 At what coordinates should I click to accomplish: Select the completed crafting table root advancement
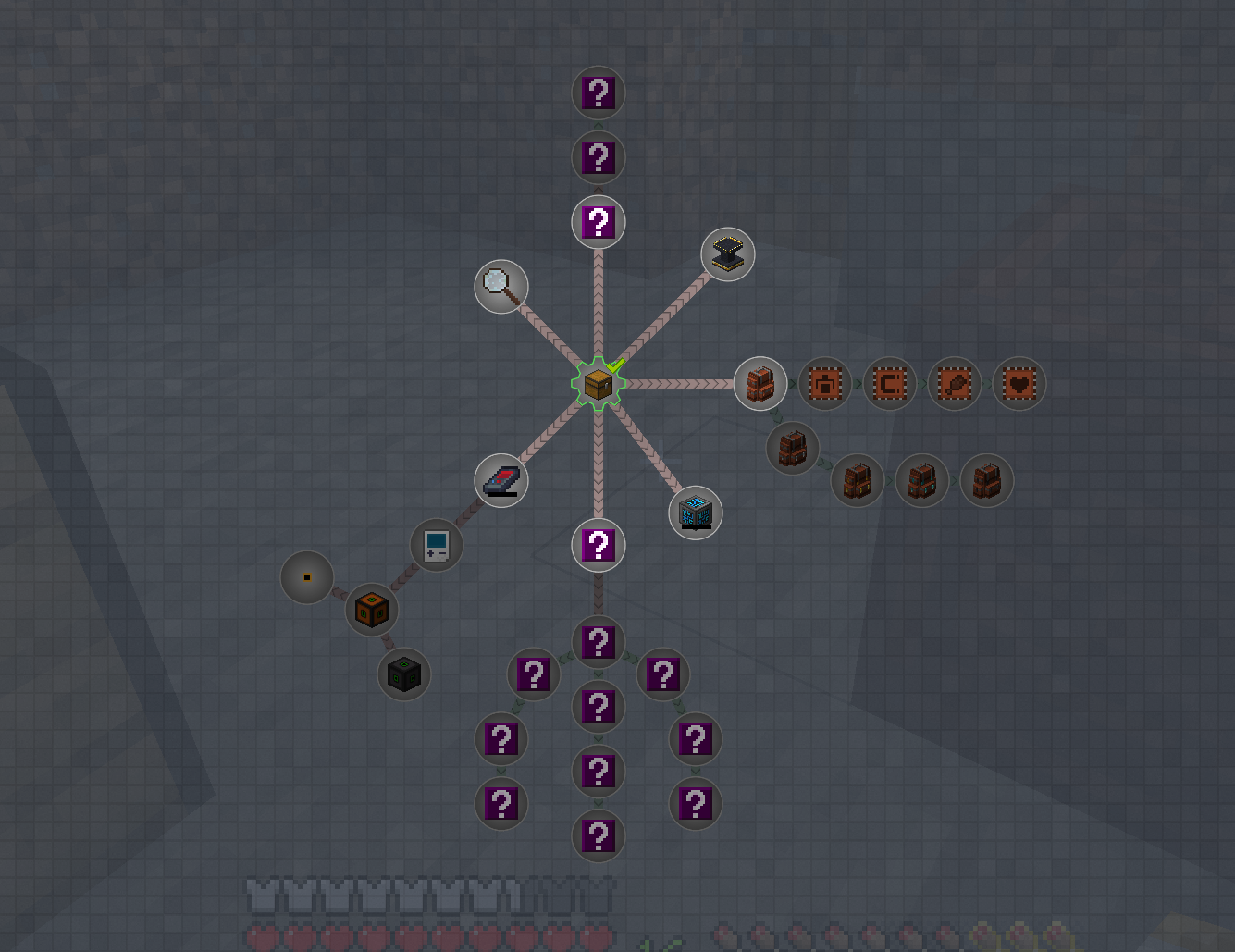coord(599,383)
